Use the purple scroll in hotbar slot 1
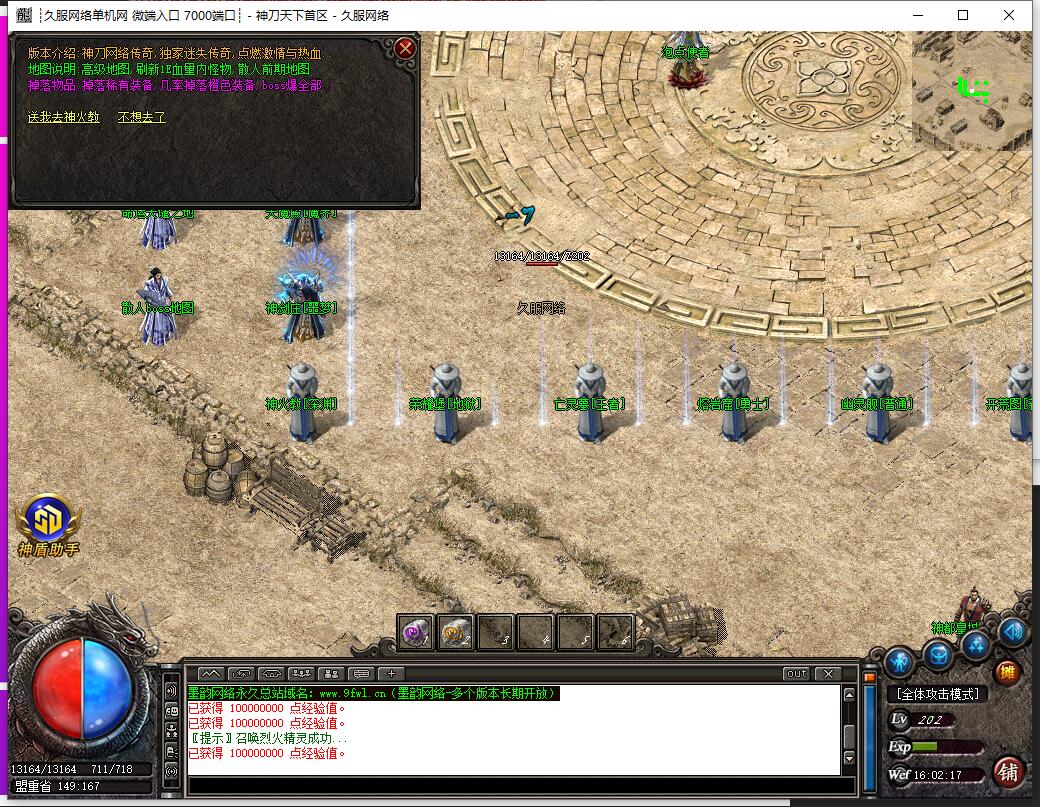The image size is (1040, 807). point(416,631)
